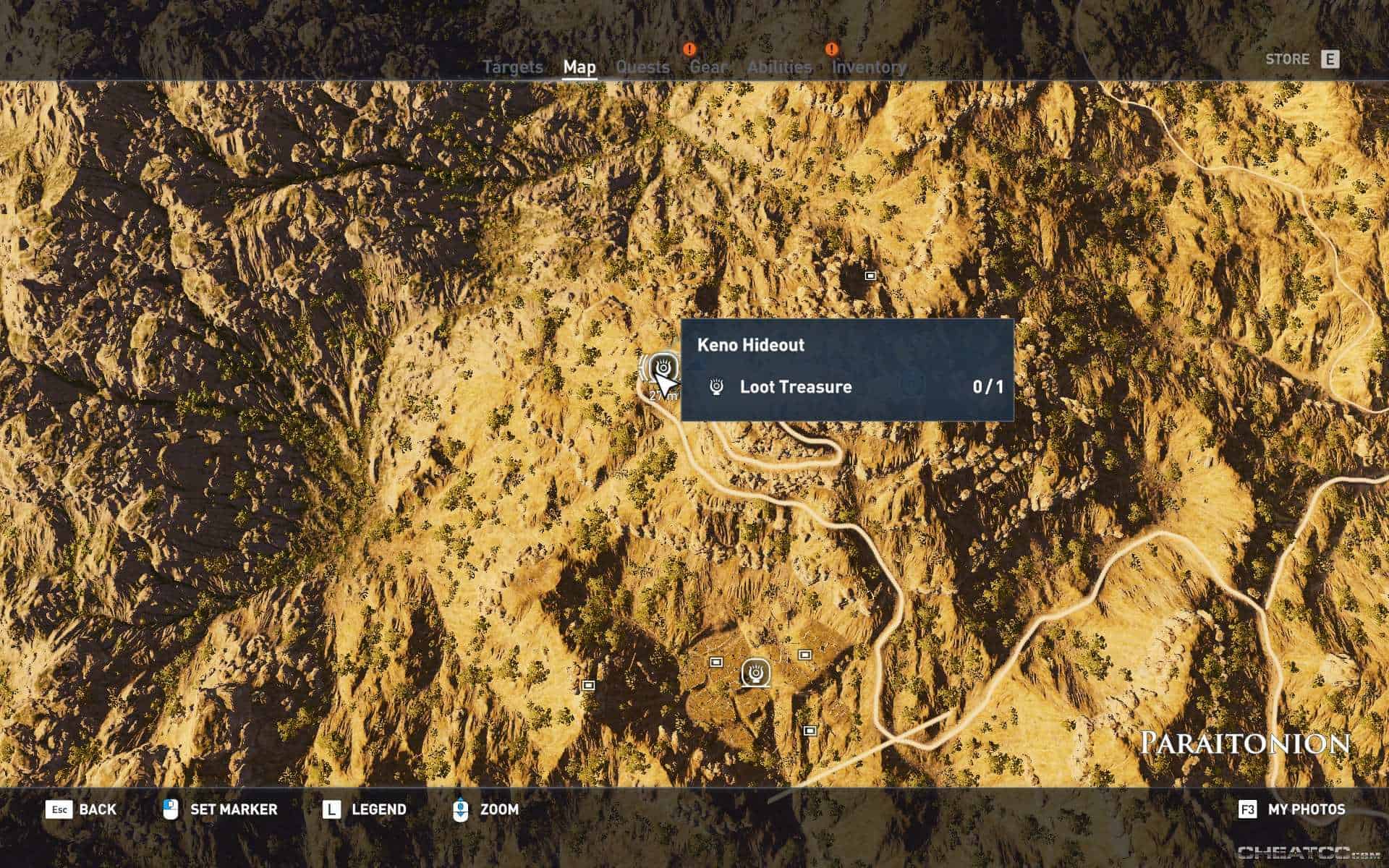This screenshot has width=1389, height=868.
Task: Click the Keno Hideout tooltip title
Action: pos(749,345)
